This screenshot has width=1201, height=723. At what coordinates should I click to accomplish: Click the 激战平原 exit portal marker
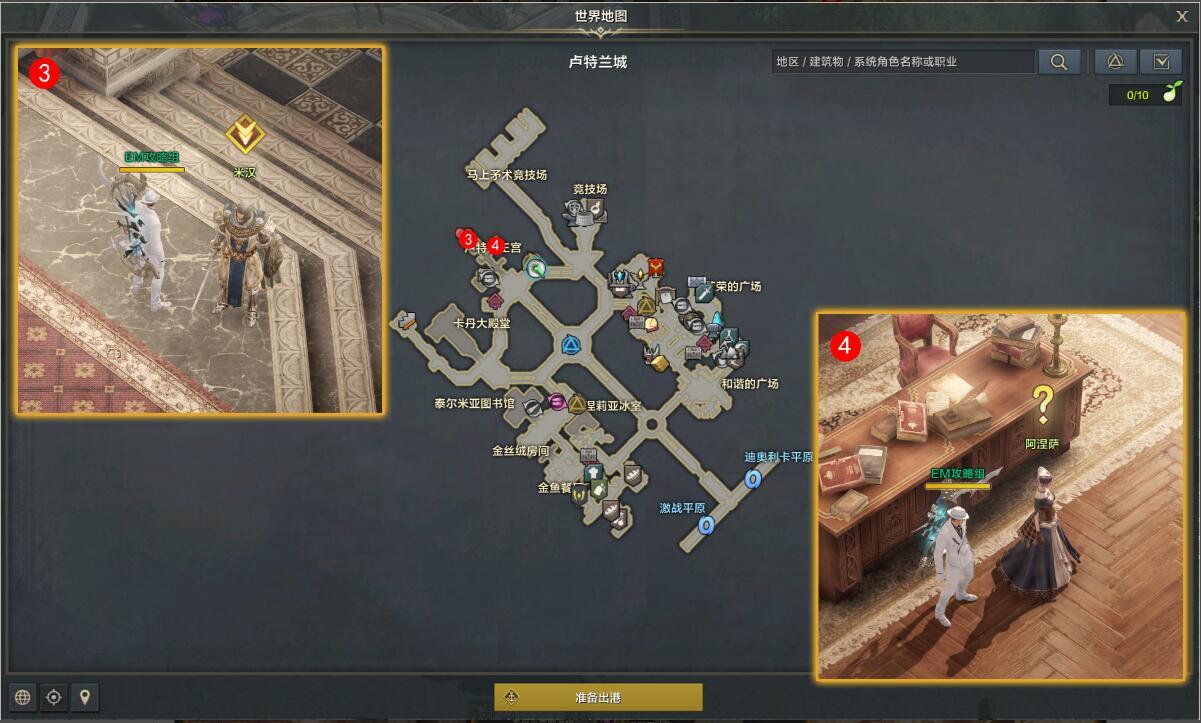pyautogui.click(x=706, y=525)
